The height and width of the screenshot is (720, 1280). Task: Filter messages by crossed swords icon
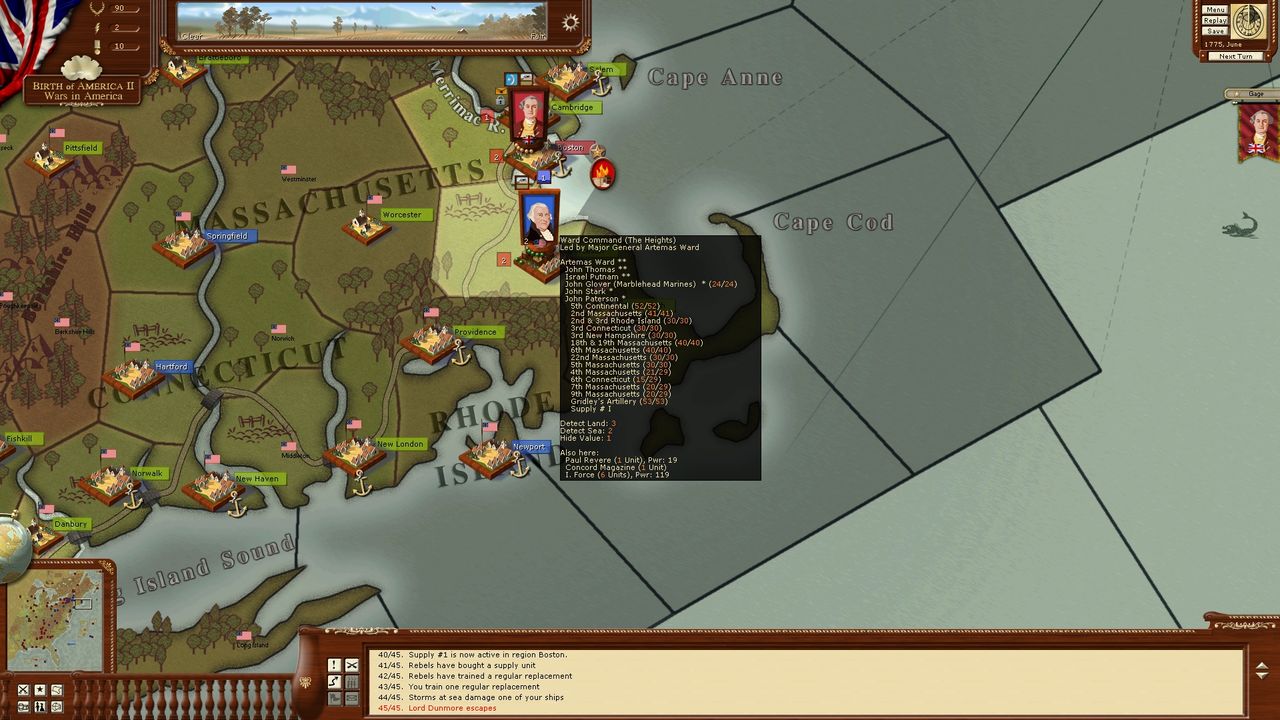point(352,665)
